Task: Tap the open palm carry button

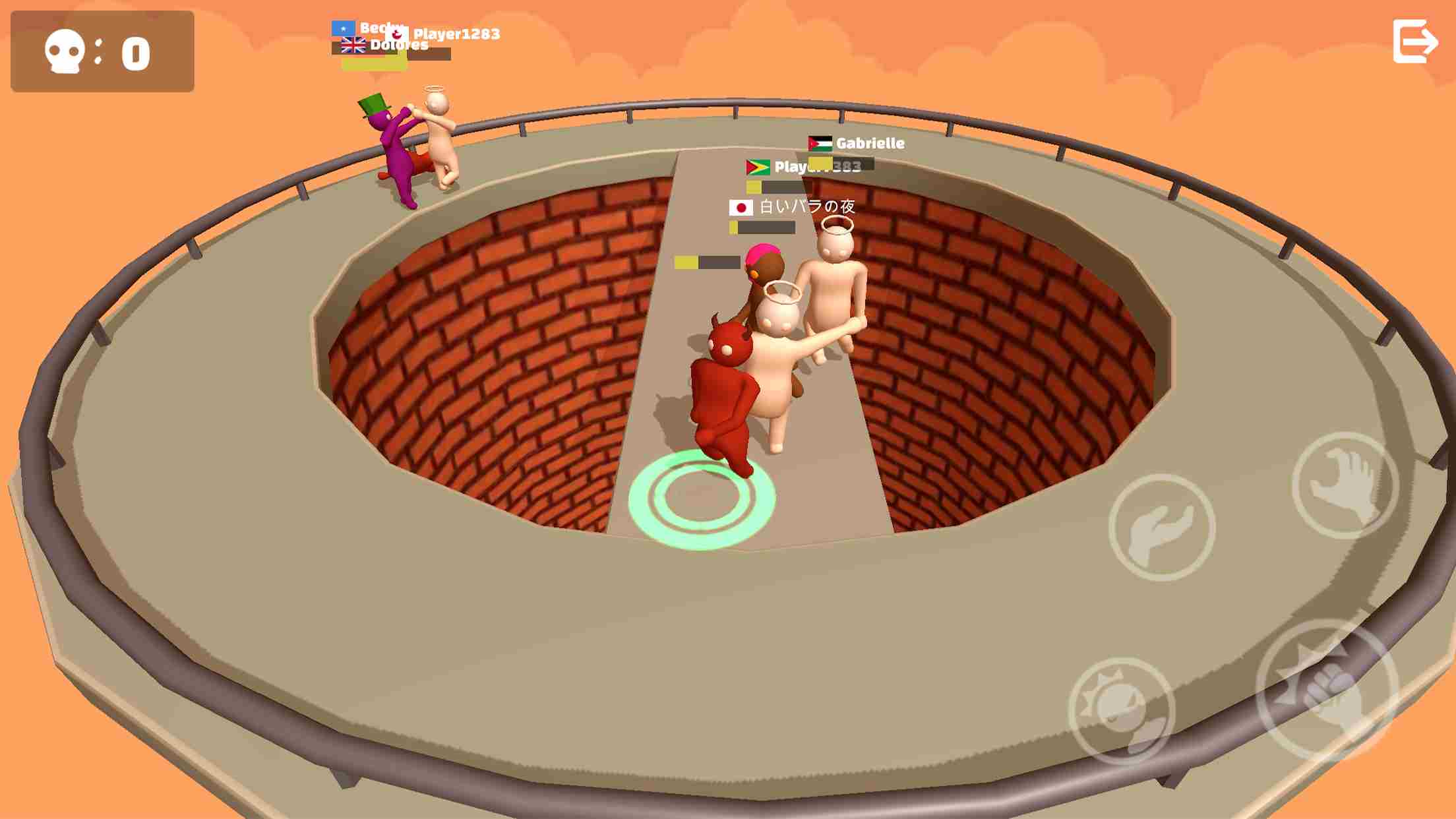Action: pos(1163,528)
